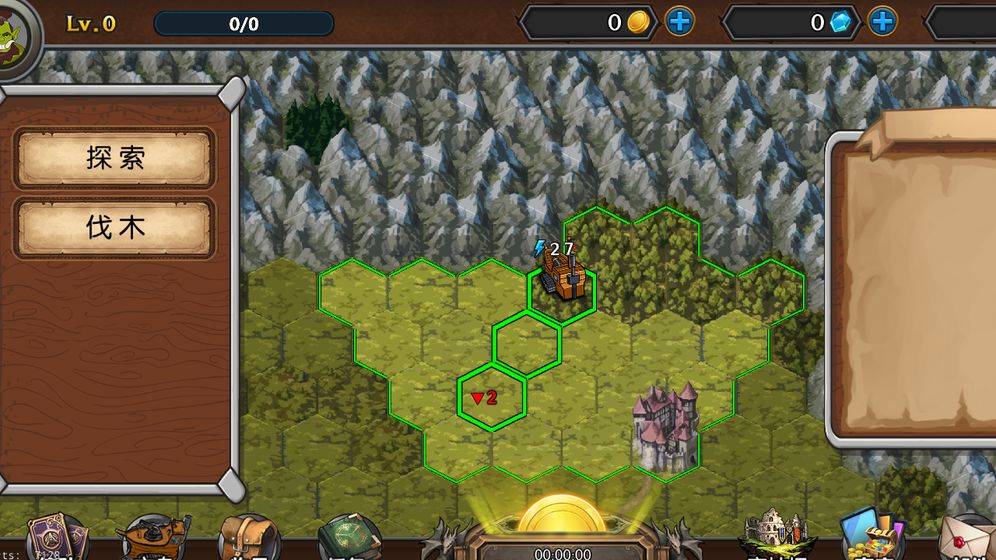Choose the 探索 (Explore) button
Screen dimensions: 996x560
[115, 158]
